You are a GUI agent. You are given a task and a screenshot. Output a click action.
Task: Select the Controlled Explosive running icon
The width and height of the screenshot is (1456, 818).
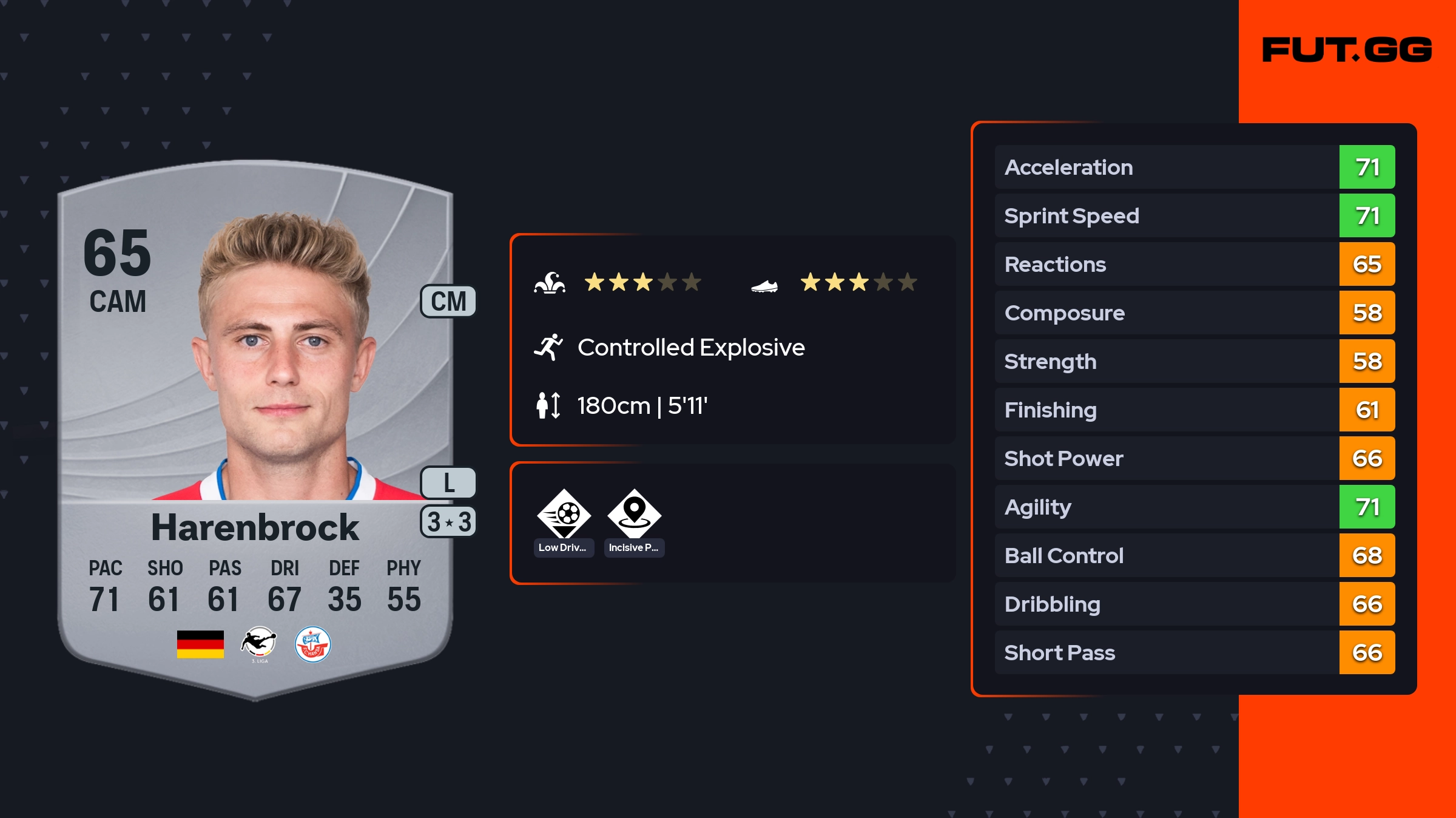[548, 348]
